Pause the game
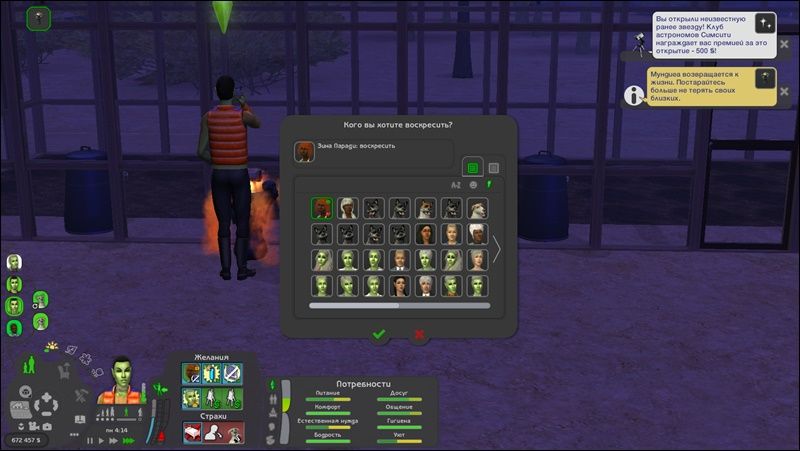 click(x=90, y=440)
